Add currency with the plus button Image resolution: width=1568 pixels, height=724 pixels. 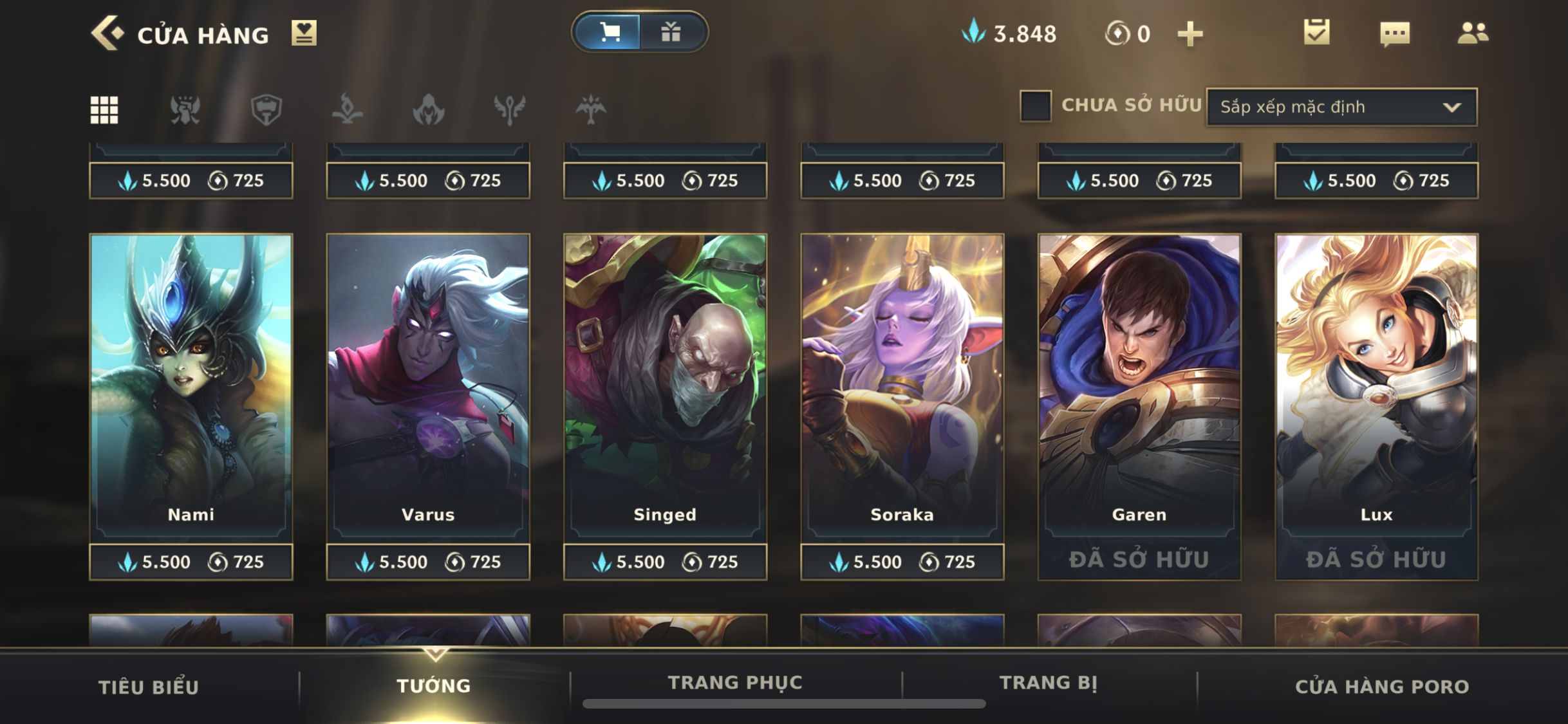1190,33
